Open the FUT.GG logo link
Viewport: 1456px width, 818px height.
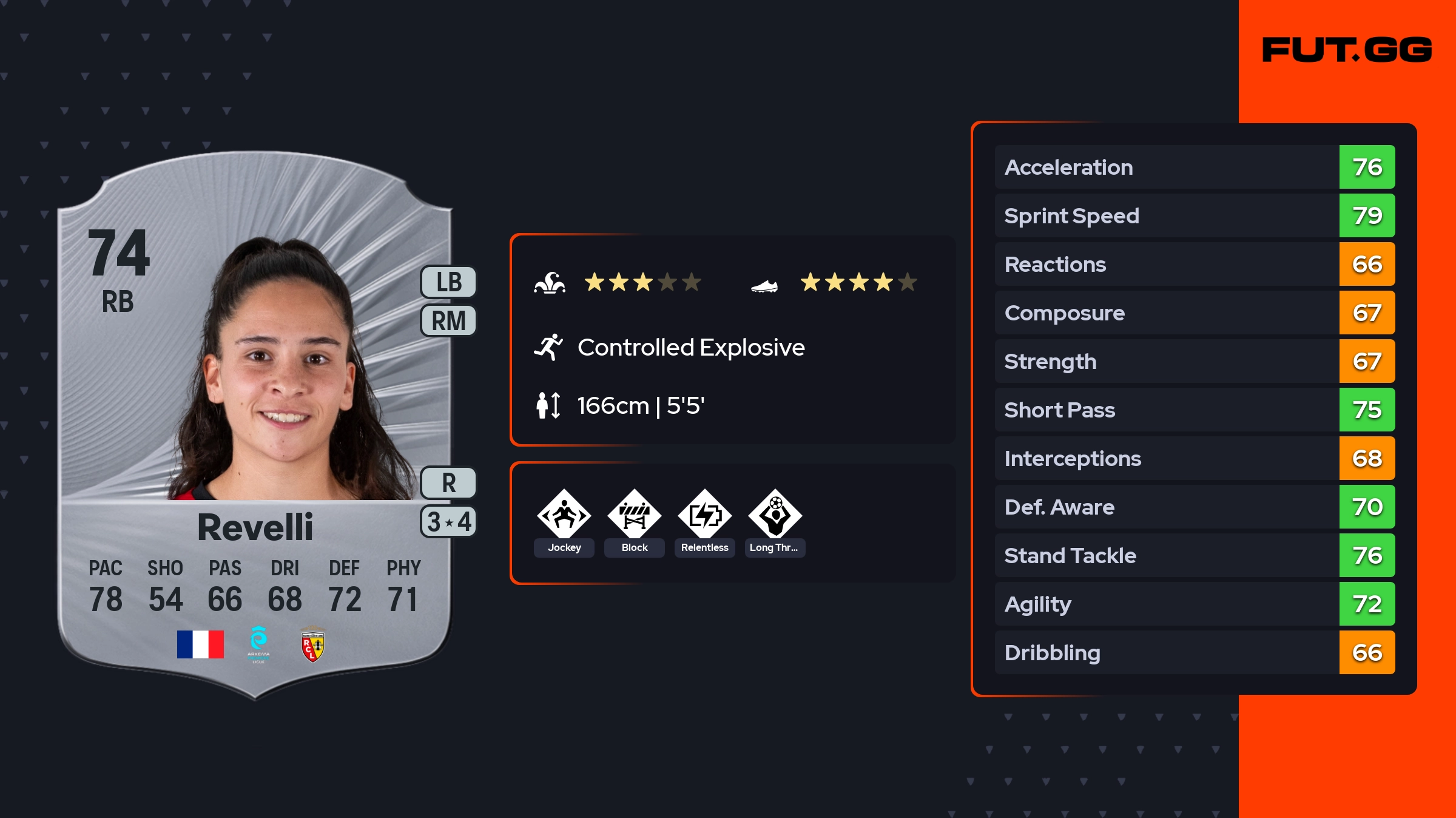(1347, 50)
